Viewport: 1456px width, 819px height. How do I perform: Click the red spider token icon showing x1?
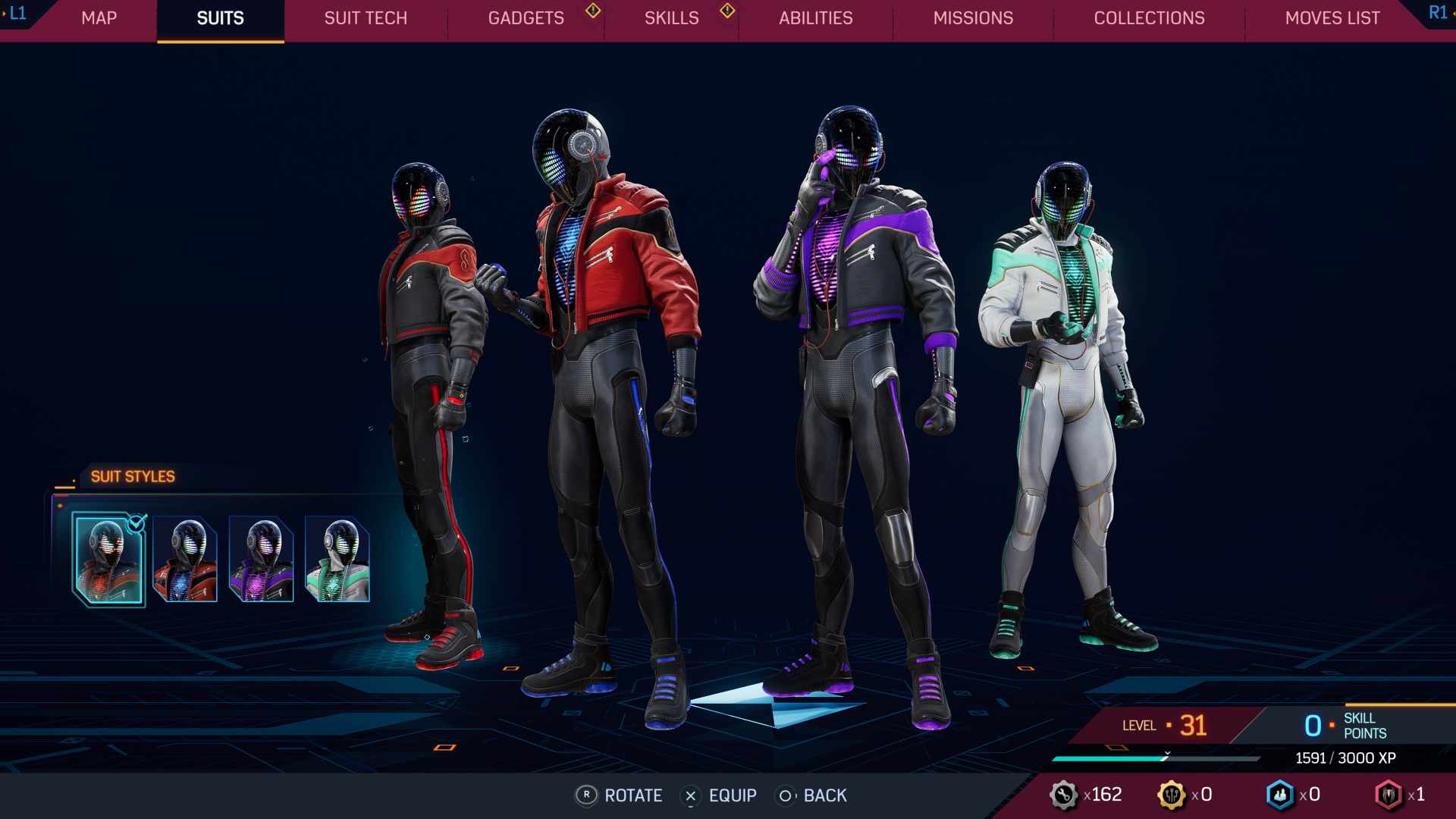(x=1389, y=795)
